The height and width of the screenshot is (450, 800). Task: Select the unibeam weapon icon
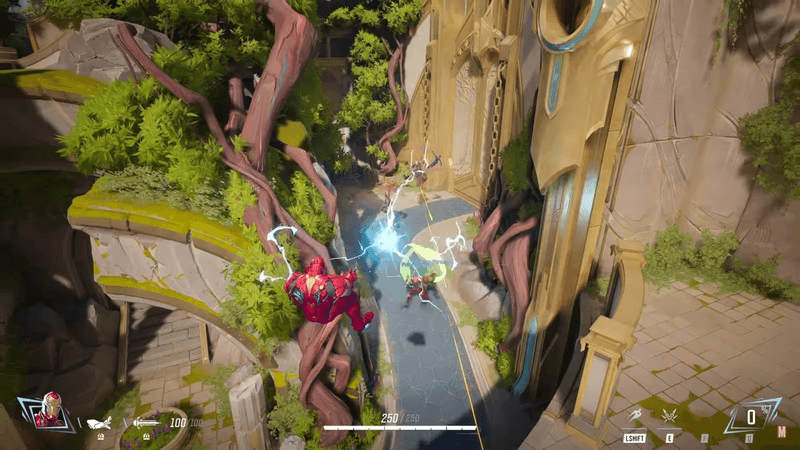[x=146, y=423]
